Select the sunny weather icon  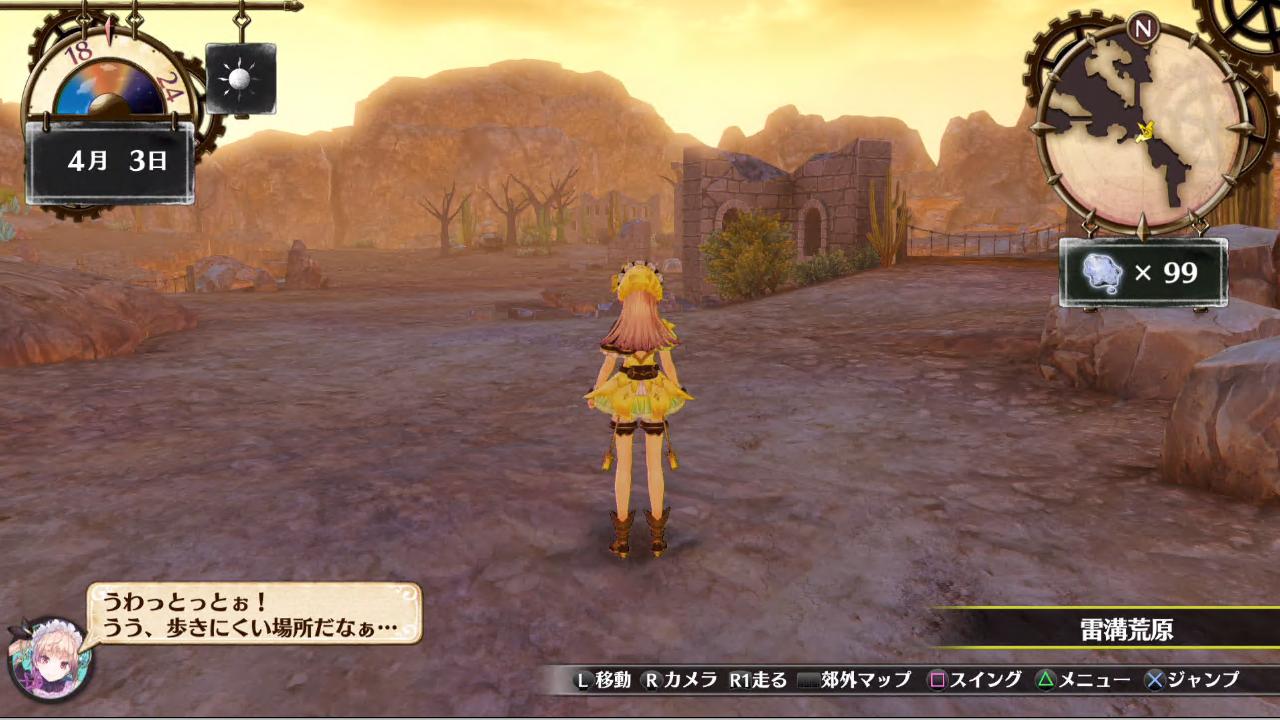point(241,79)
